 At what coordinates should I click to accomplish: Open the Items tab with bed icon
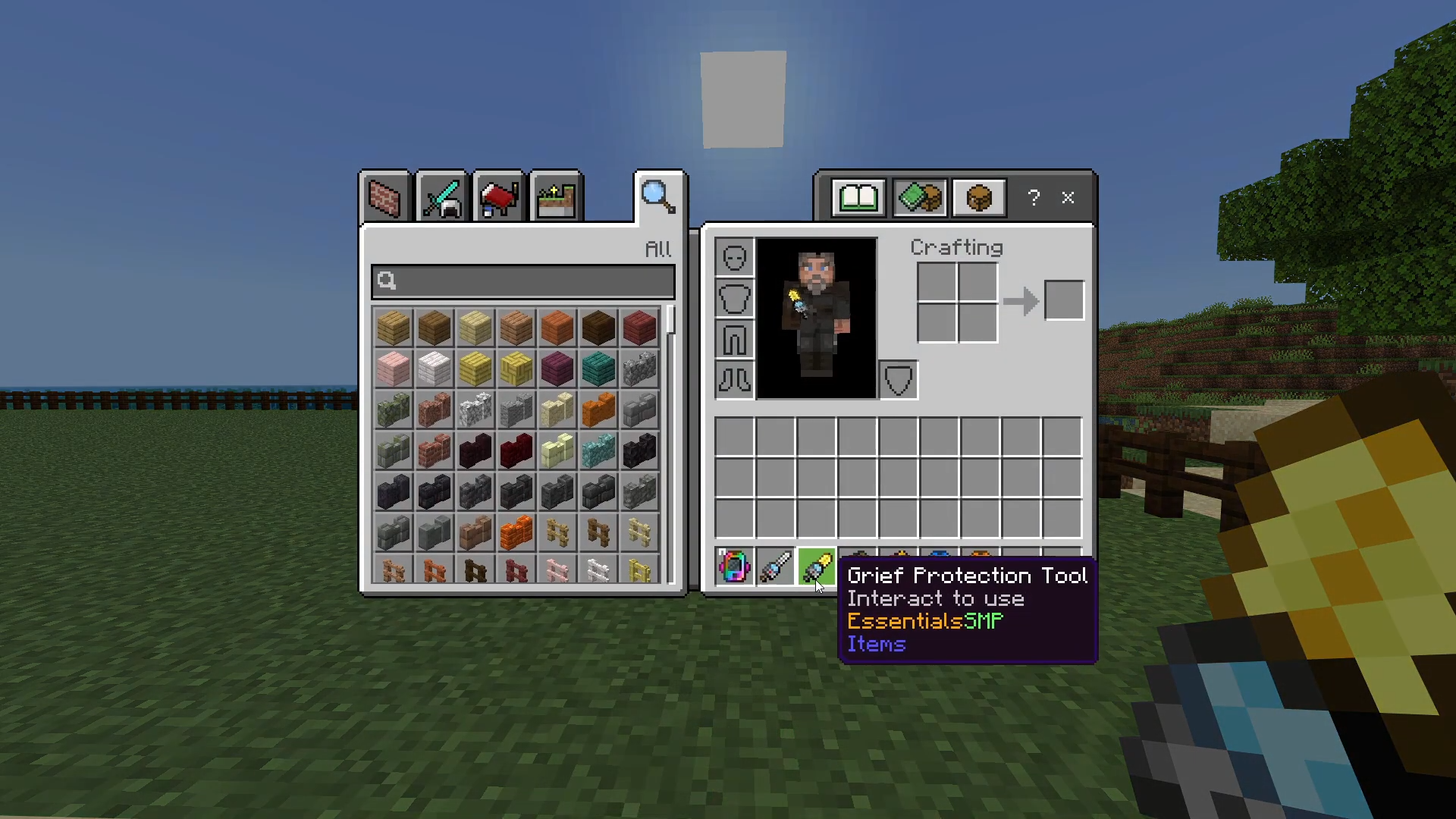pos(498,196)
